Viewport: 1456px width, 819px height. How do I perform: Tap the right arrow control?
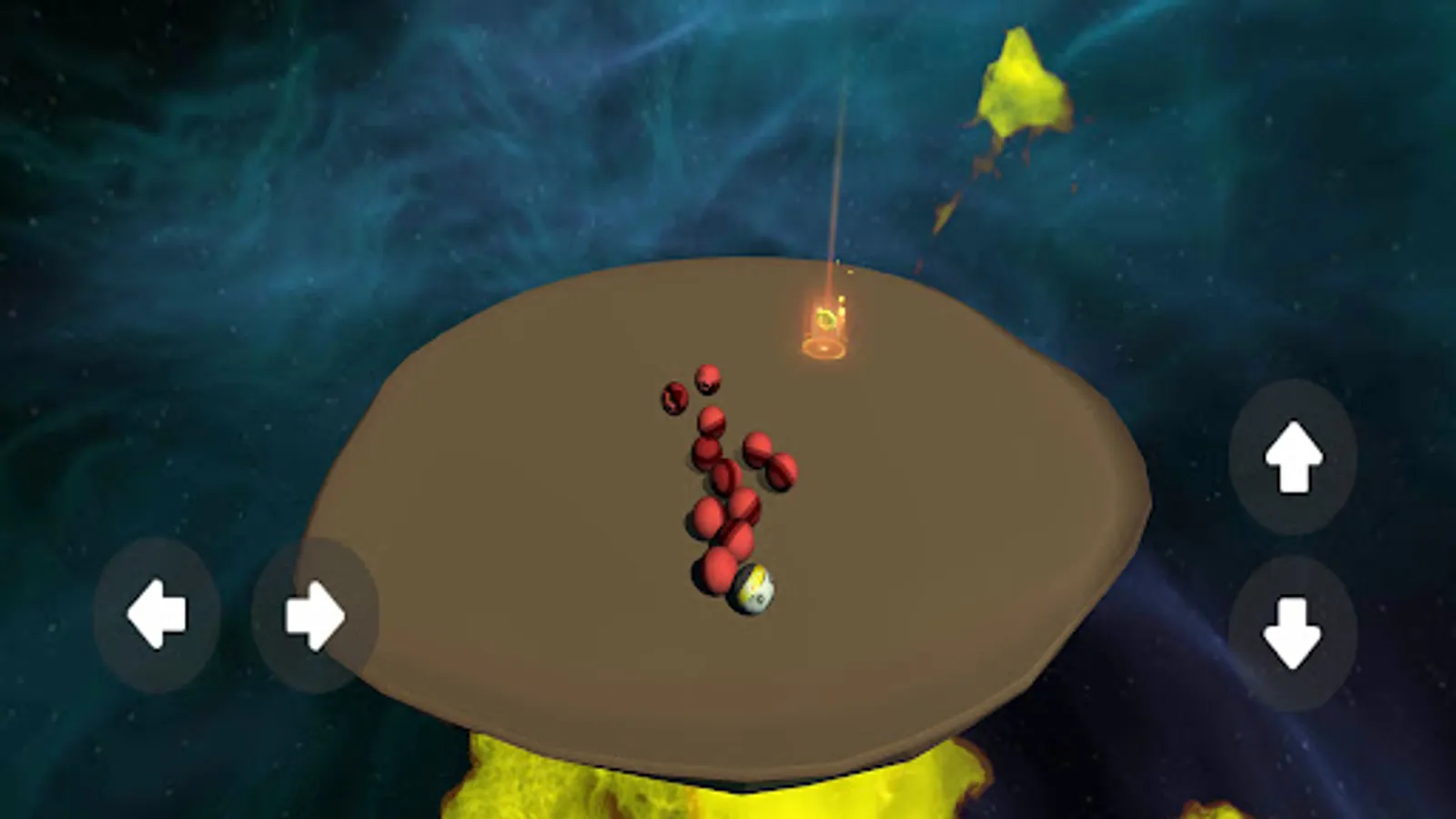click(314, 614)
